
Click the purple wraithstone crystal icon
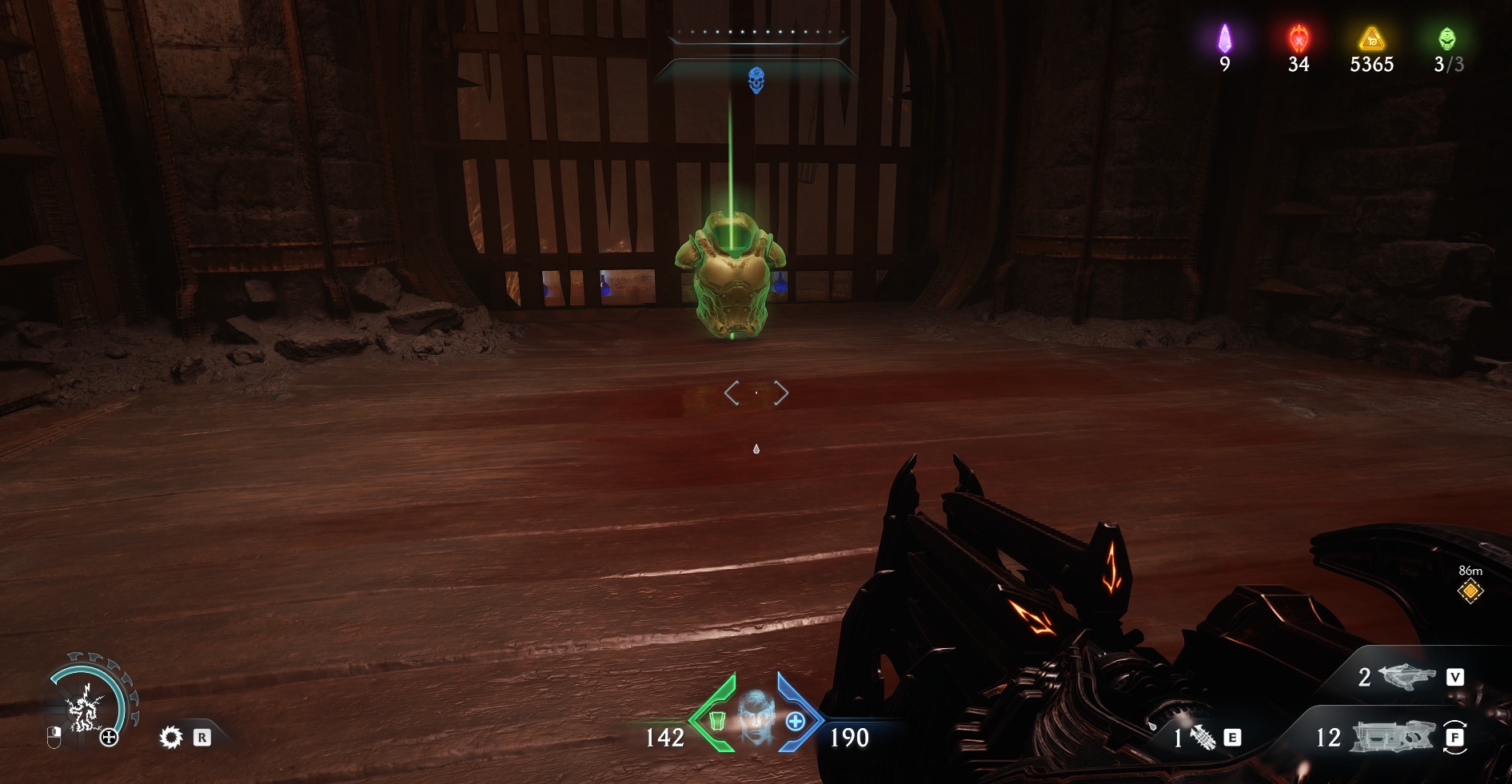coord(1224,38)
